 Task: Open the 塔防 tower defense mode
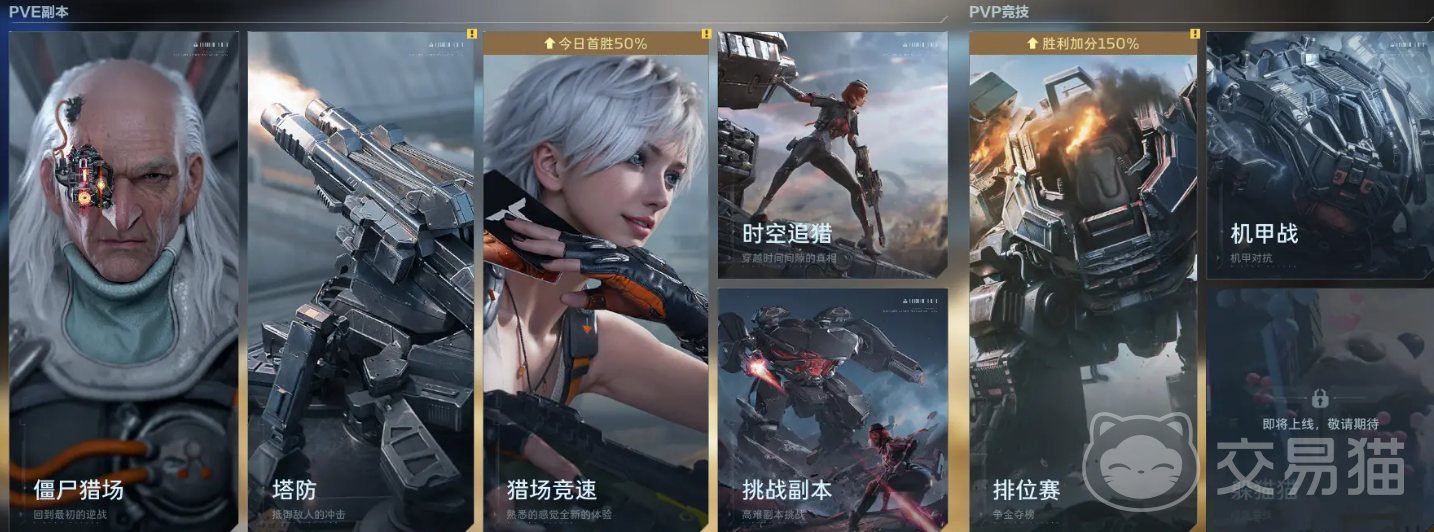pos(360,280)
